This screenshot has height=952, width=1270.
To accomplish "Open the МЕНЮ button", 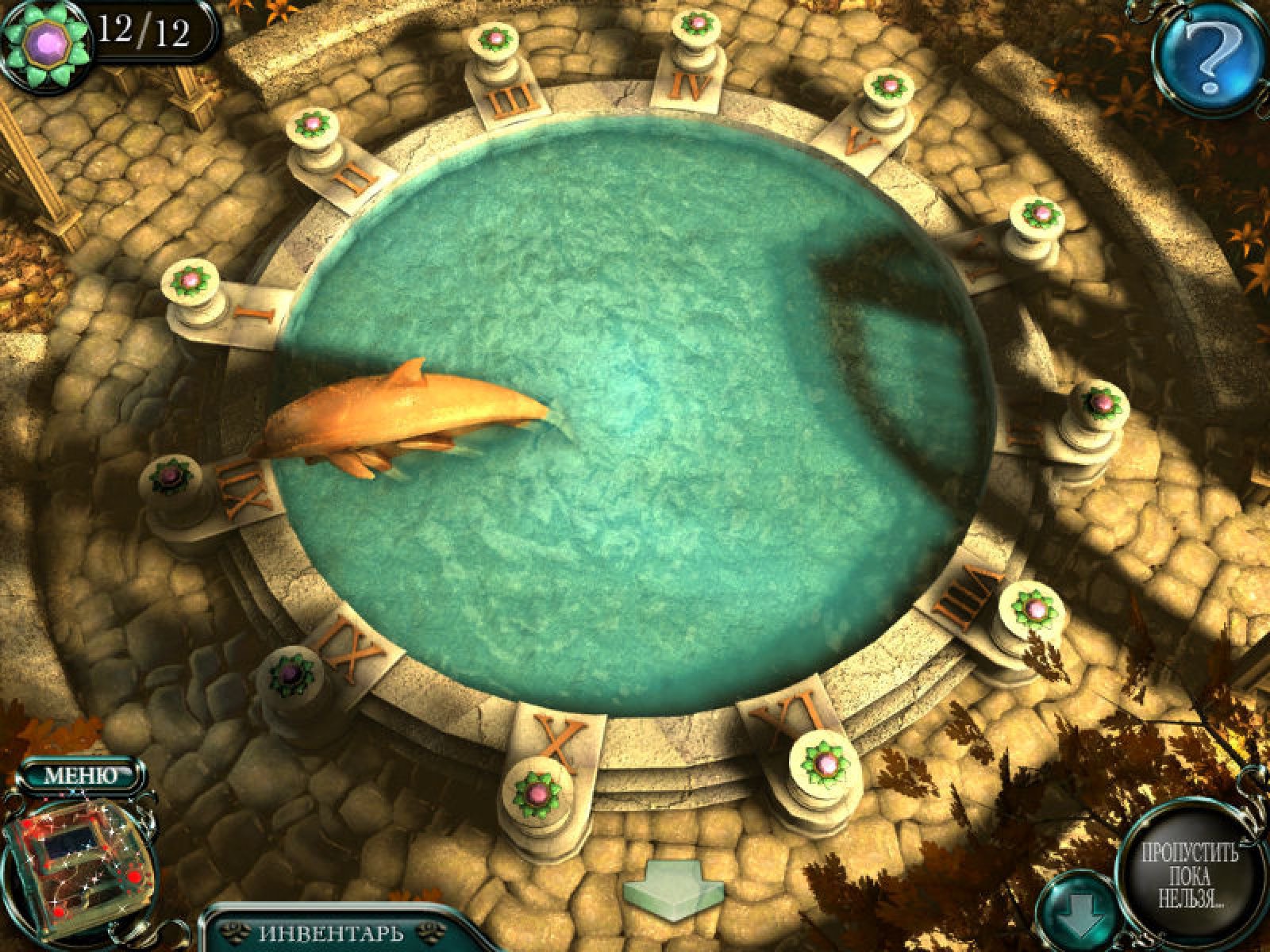I will (x=80, y=775).
